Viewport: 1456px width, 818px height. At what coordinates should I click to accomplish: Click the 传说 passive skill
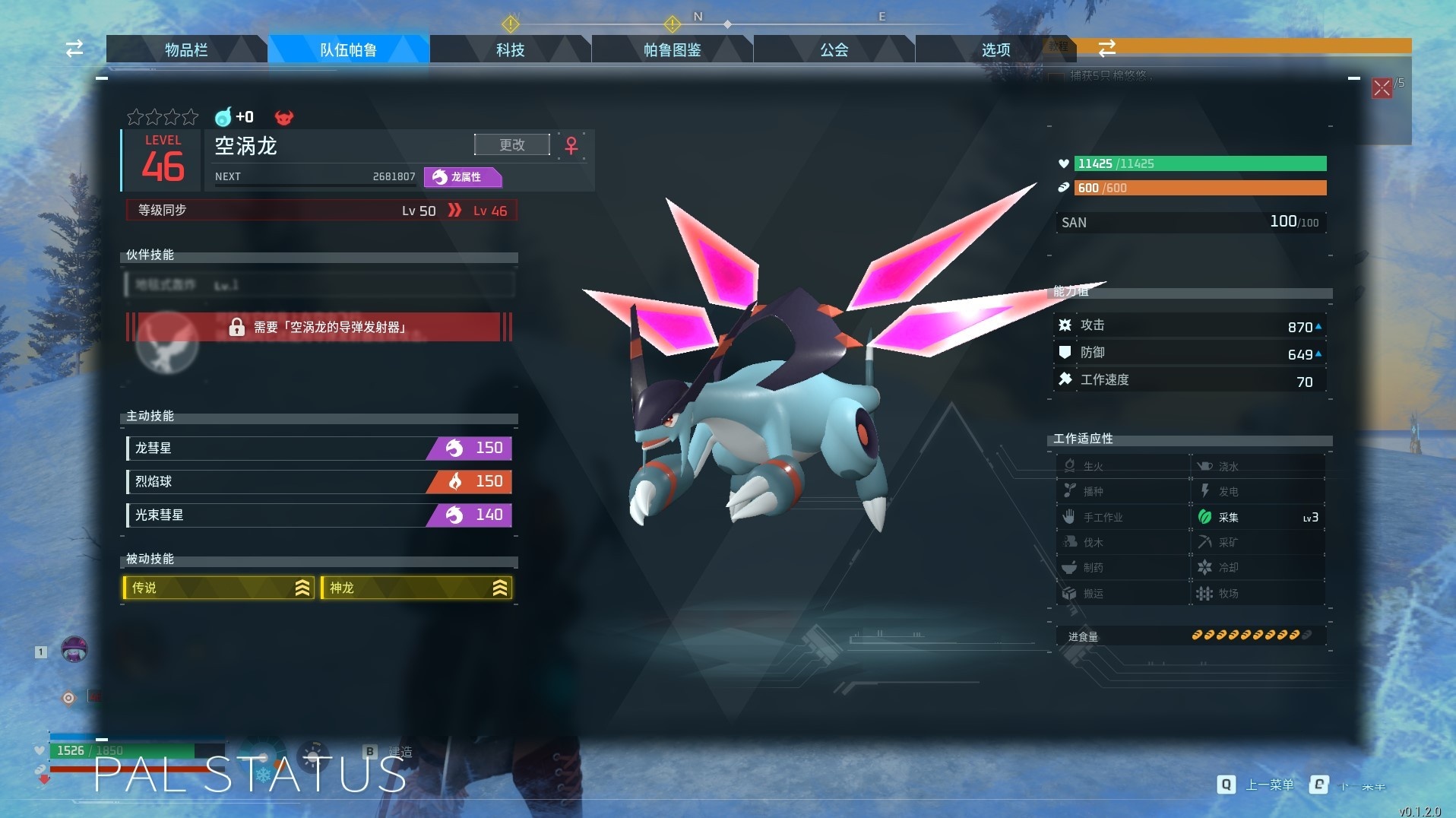[x=219, y=588]
